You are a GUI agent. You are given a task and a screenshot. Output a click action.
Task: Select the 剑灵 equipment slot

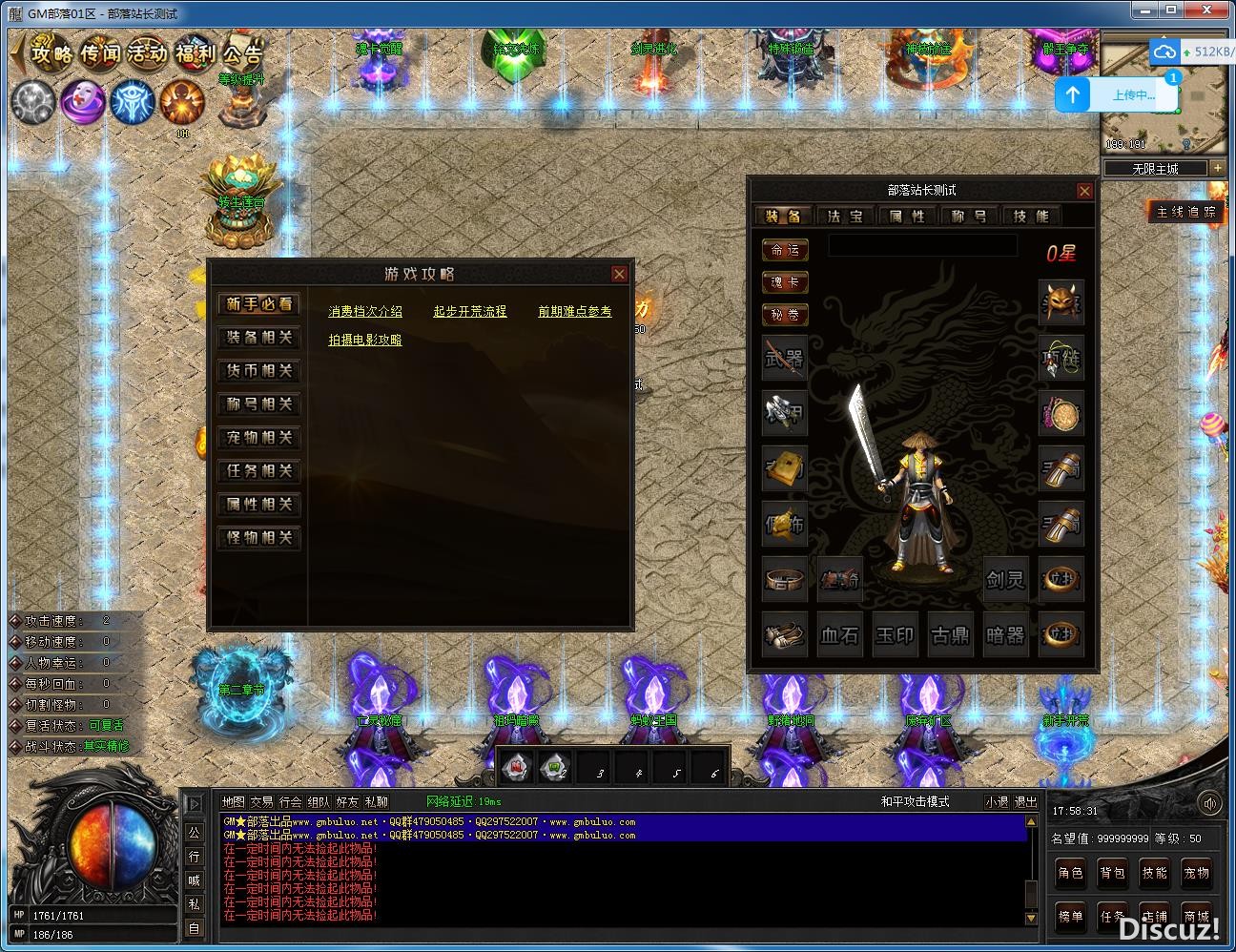click(x=1005, y=579)
